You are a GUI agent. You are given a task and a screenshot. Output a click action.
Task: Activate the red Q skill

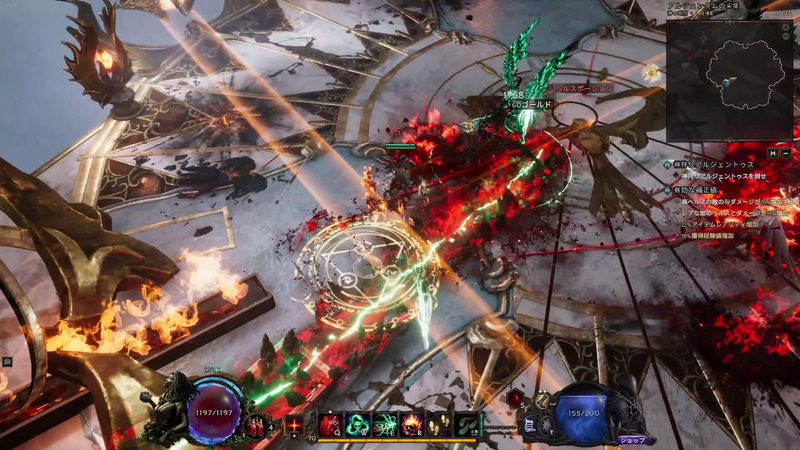click(330, 425)
